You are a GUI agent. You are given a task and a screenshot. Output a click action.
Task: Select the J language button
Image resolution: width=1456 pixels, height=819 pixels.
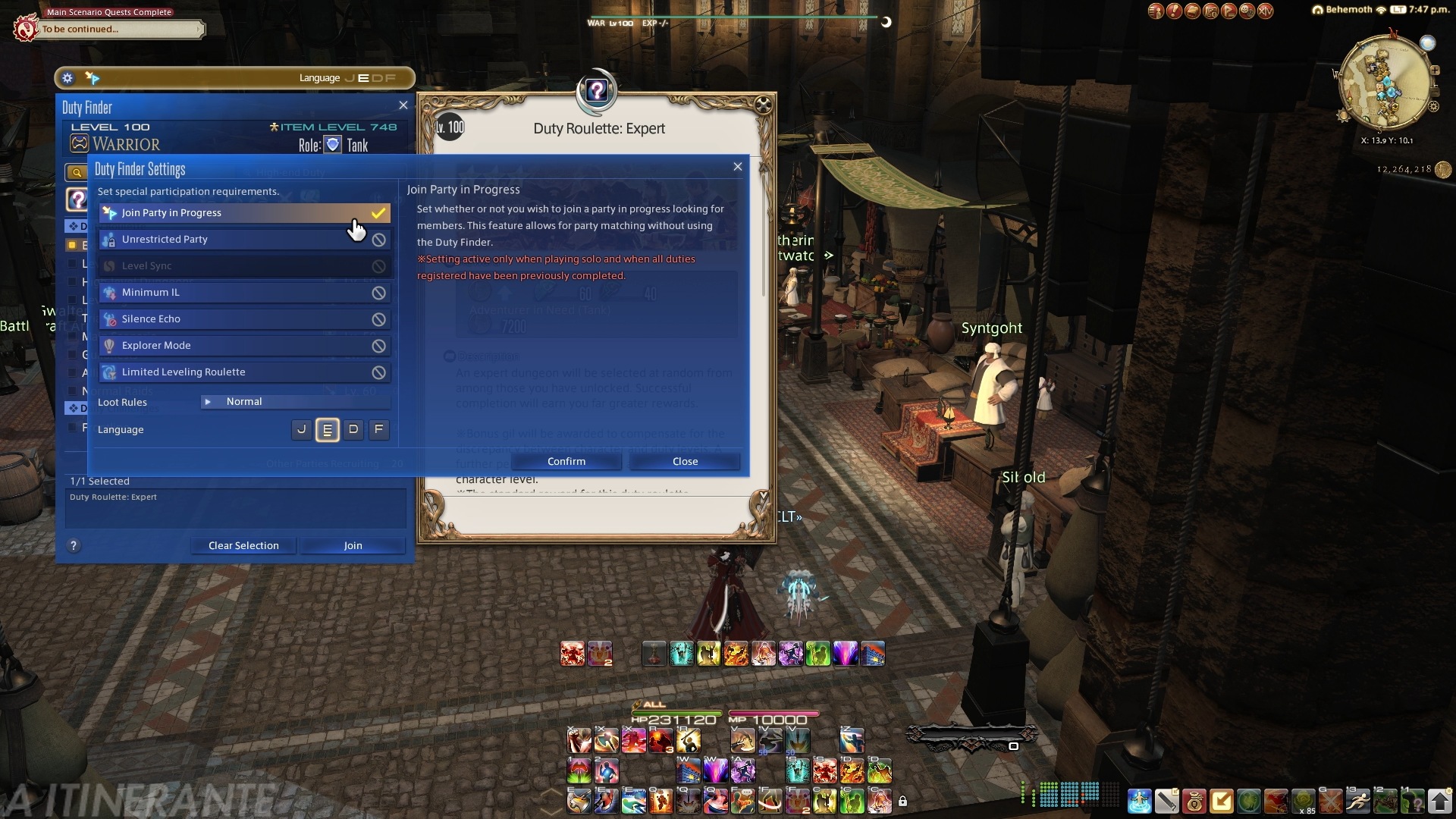pos(302,430)
